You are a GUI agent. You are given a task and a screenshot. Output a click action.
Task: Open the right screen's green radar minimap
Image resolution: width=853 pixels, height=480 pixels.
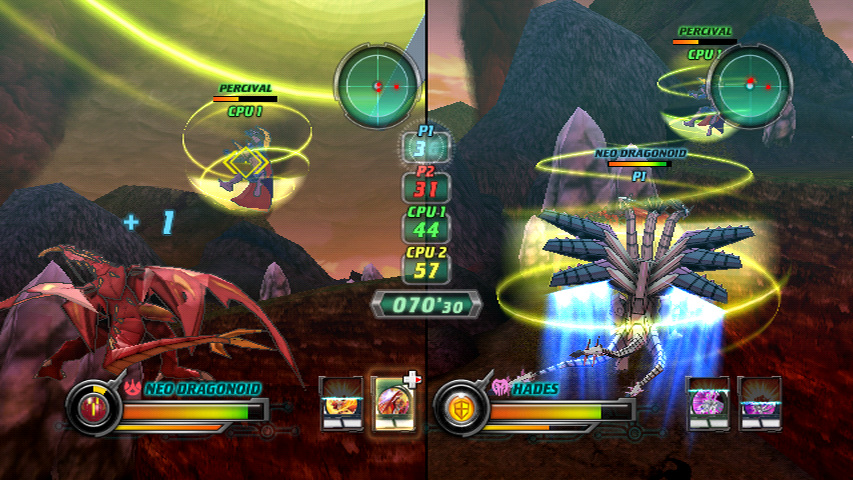pos(749,86)
